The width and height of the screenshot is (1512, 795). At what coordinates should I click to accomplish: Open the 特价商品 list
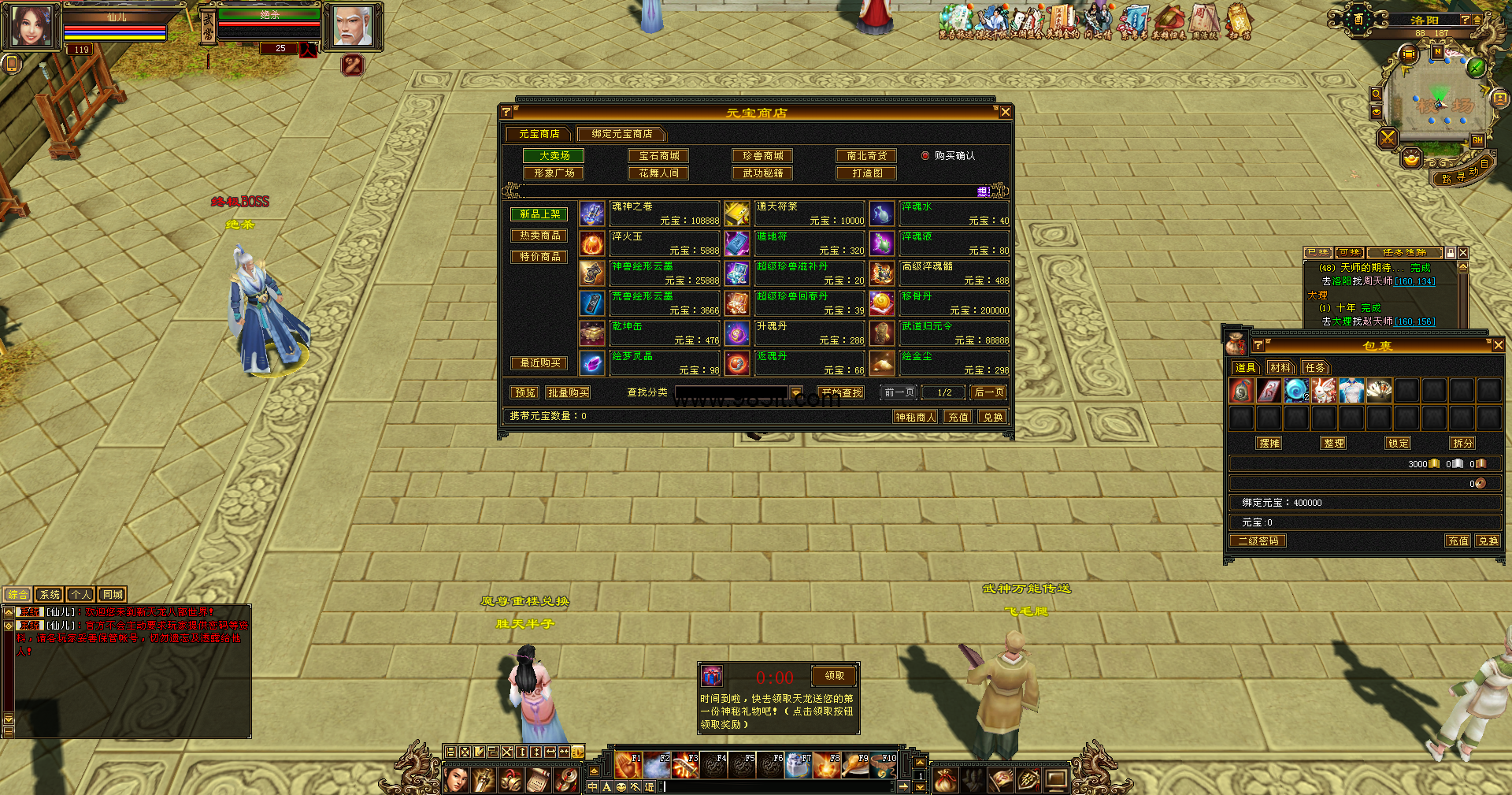pyautogui.click(x=539, y=257)
